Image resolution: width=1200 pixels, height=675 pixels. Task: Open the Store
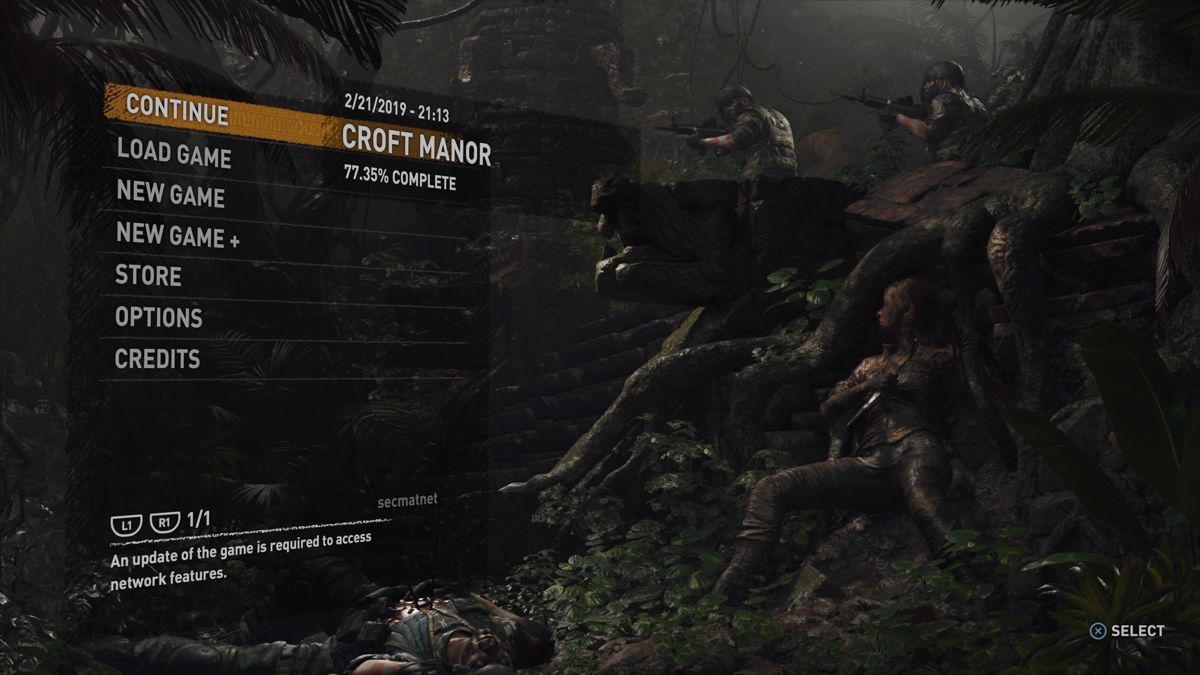148,276
